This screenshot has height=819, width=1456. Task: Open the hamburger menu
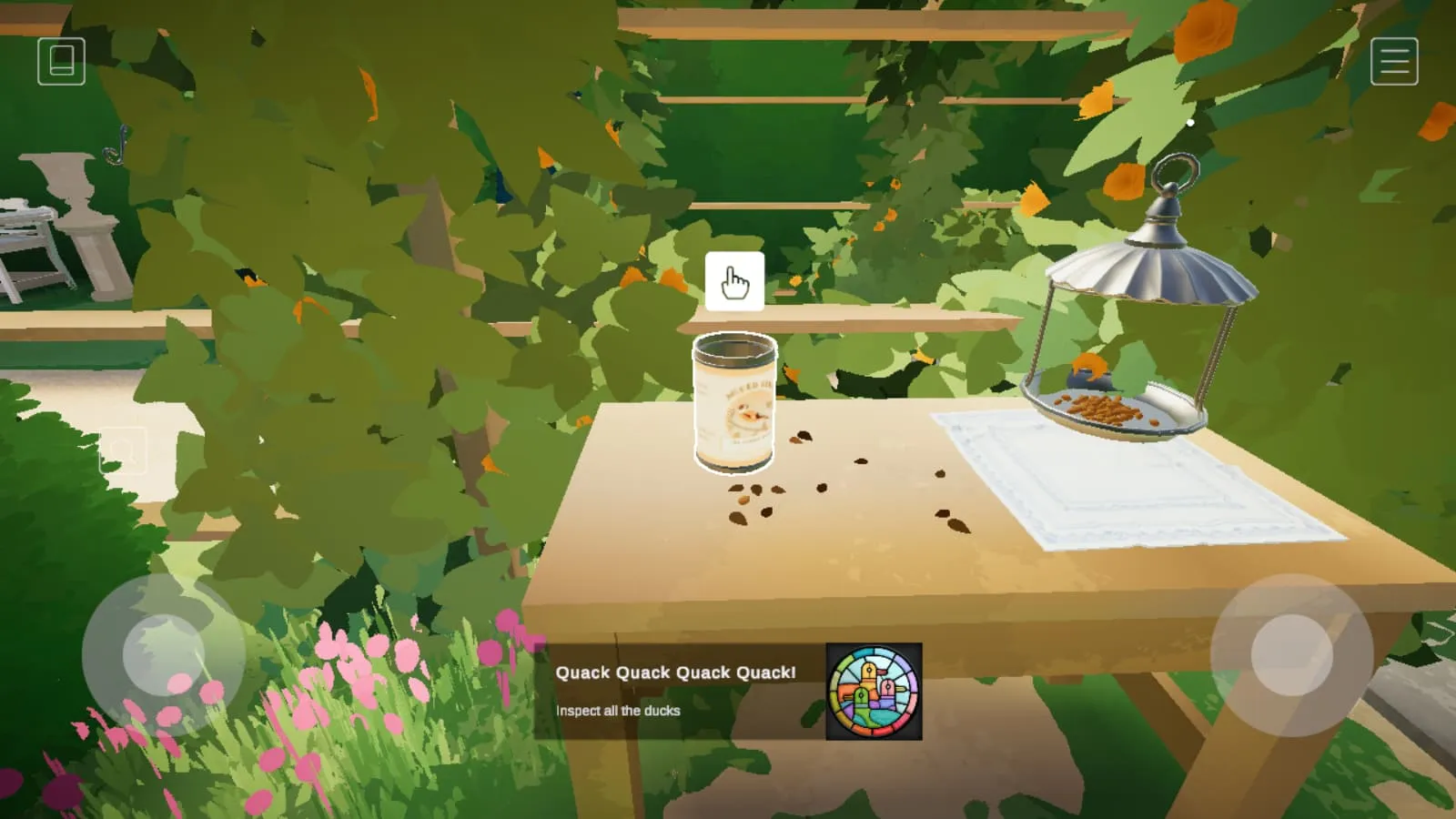tap(1394, 61)
